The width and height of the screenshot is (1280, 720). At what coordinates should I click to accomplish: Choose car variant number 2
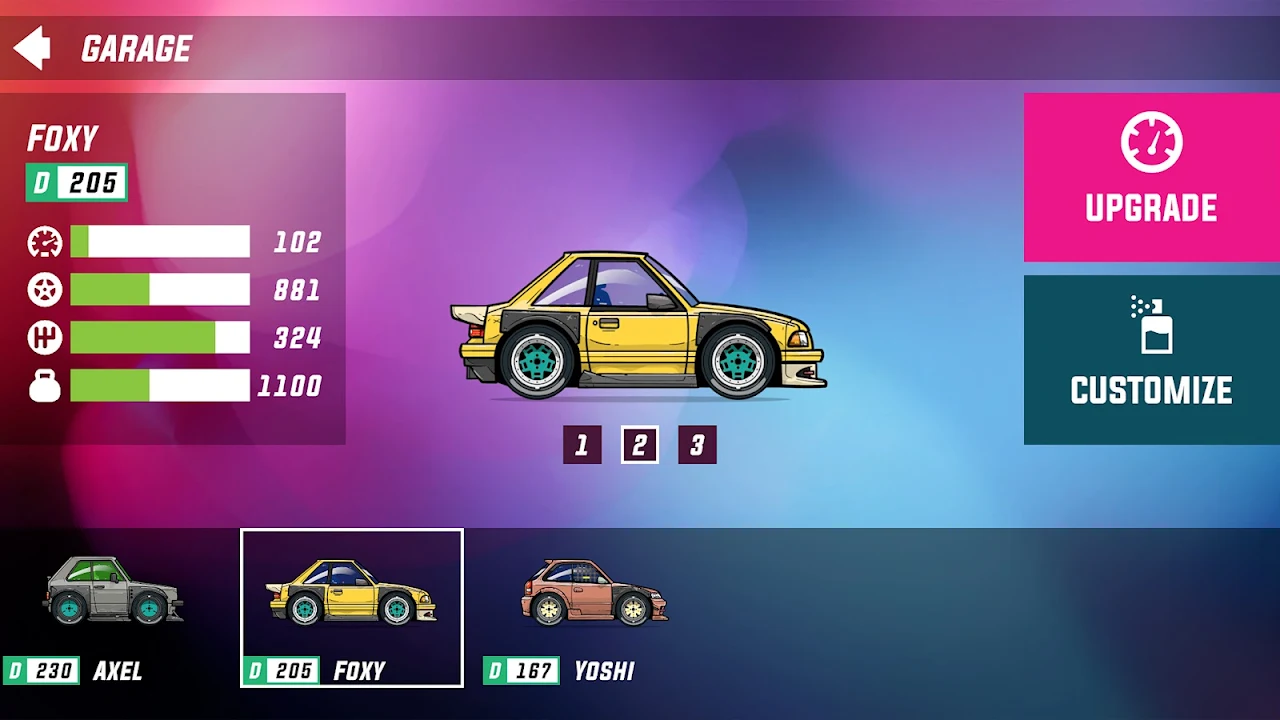pyautogui.click(x=640, y=445)
